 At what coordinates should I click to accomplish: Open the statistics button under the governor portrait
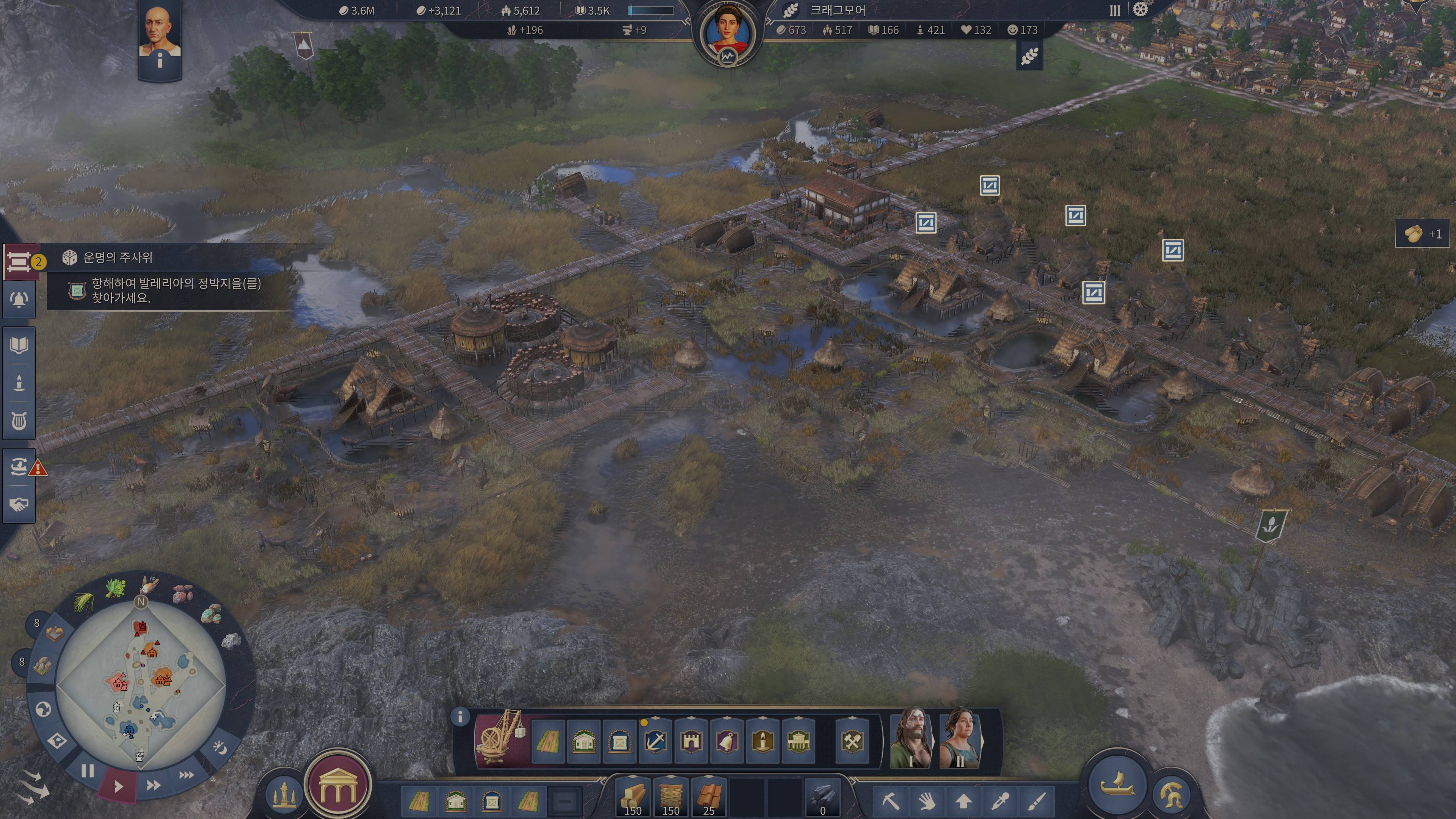coord(728,56)
